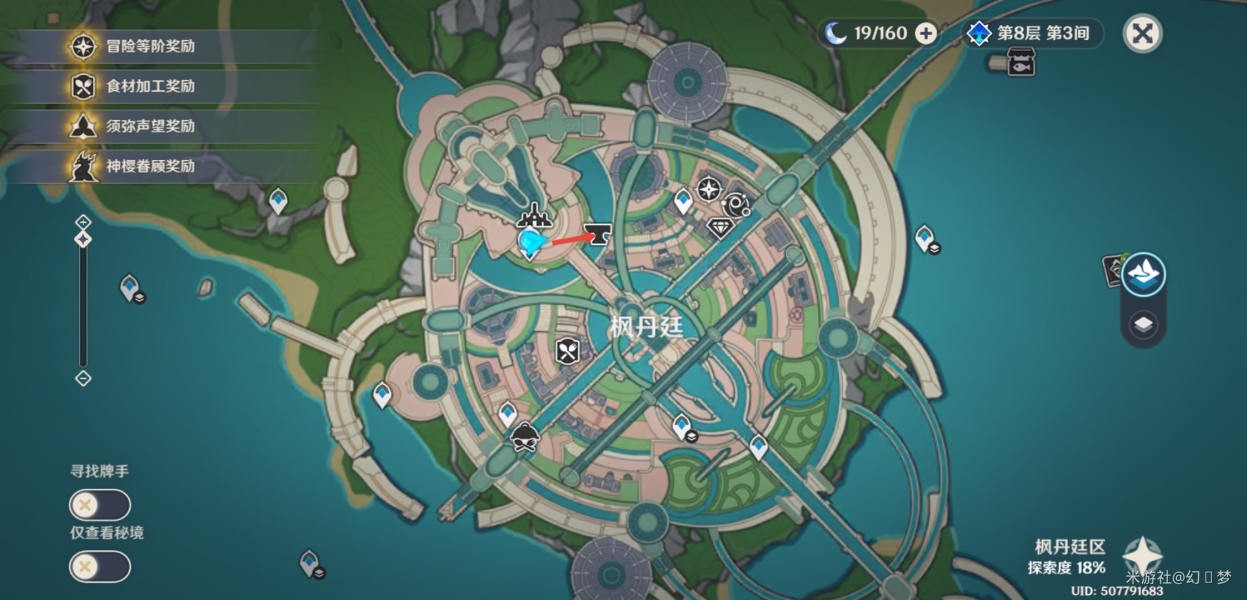Switch to the surface map layer button
The image size is (1247, 600).
click(1143, 274)
